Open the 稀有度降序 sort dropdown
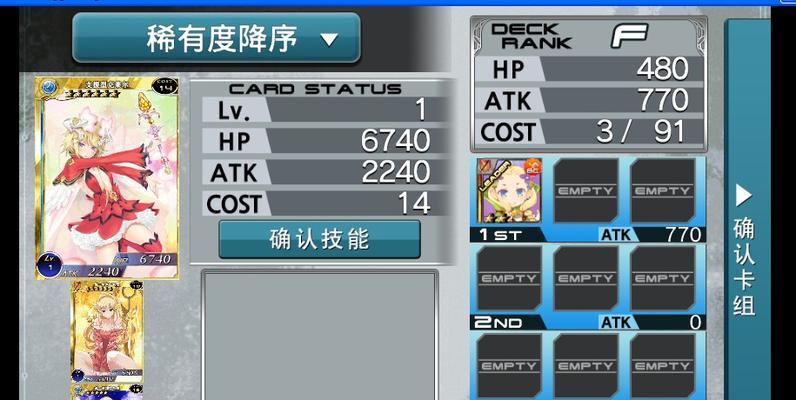The image size is (796, 400). pyautogui.click(x=216, y=39)
